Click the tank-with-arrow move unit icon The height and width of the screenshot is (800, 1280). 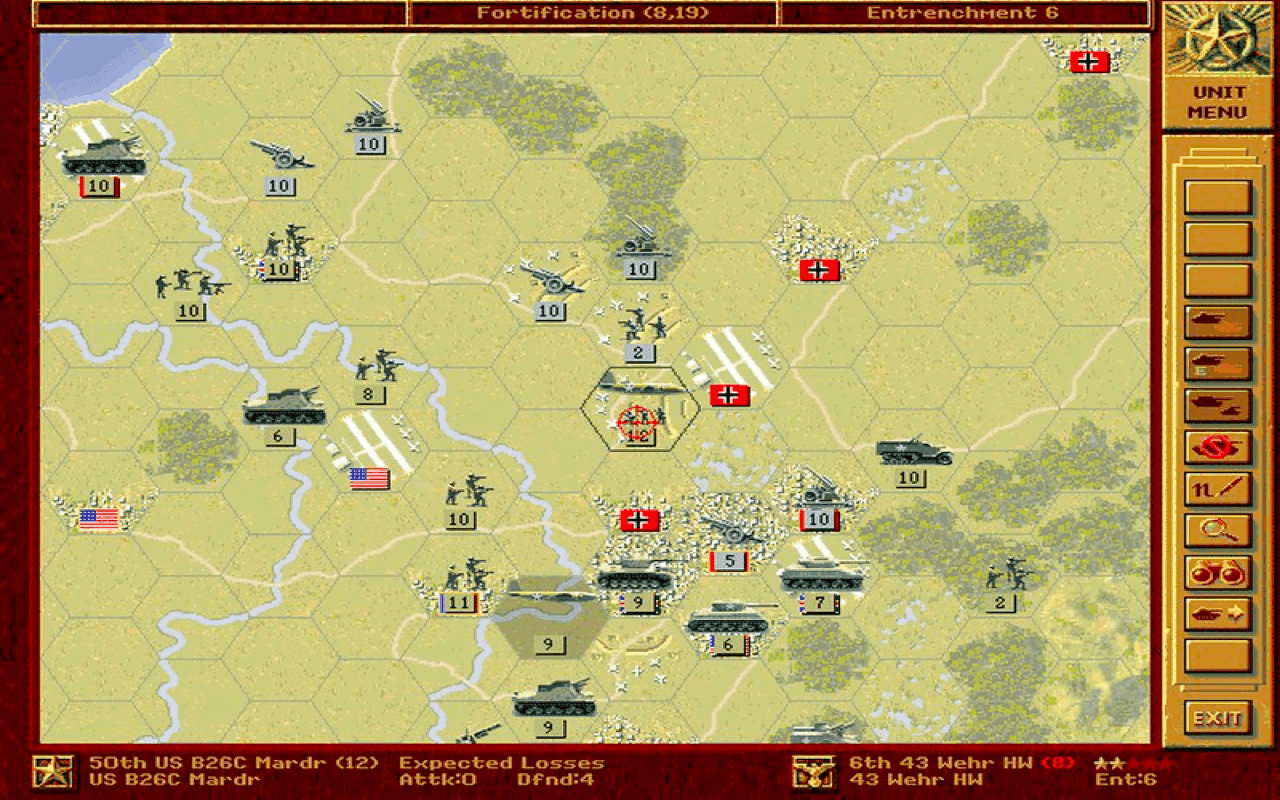[1216, 613]
